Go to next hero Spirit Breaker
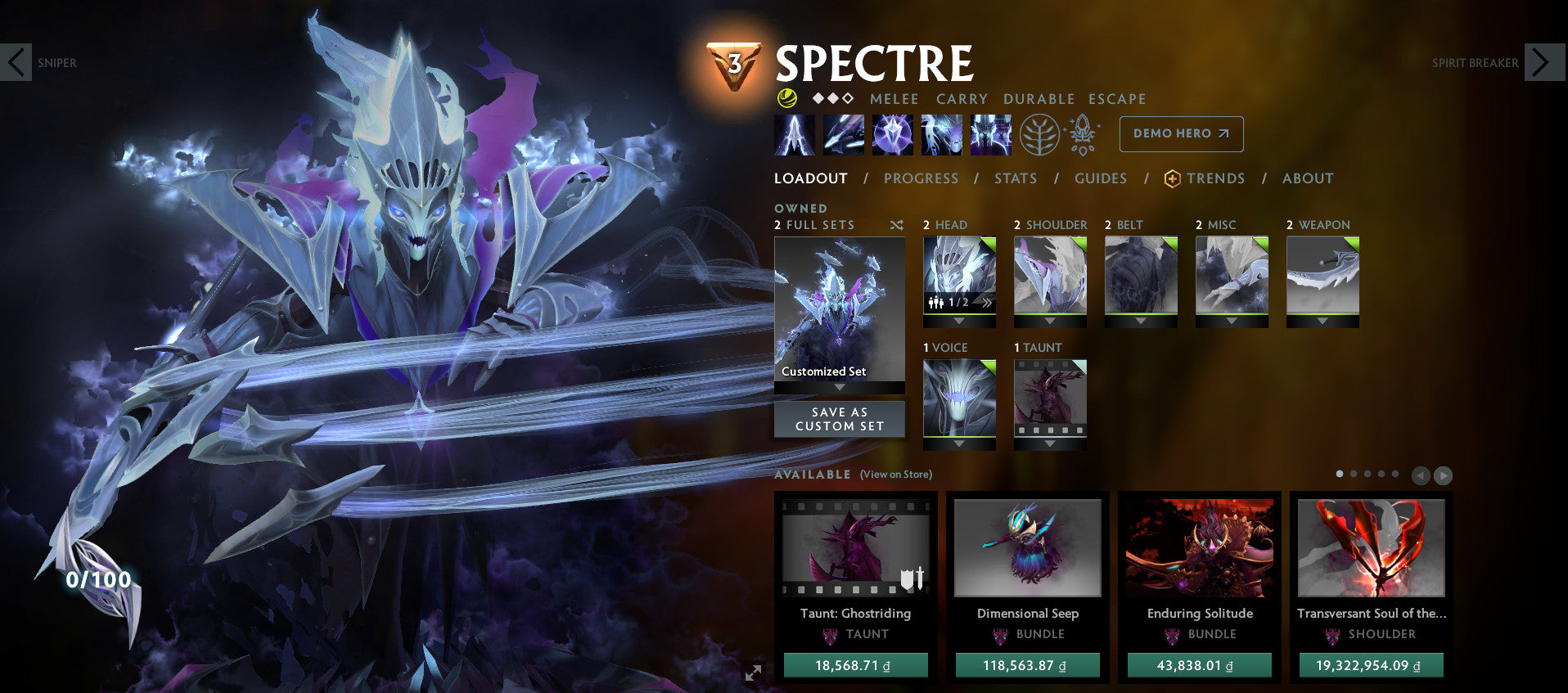 click(x=1543, y=62)
